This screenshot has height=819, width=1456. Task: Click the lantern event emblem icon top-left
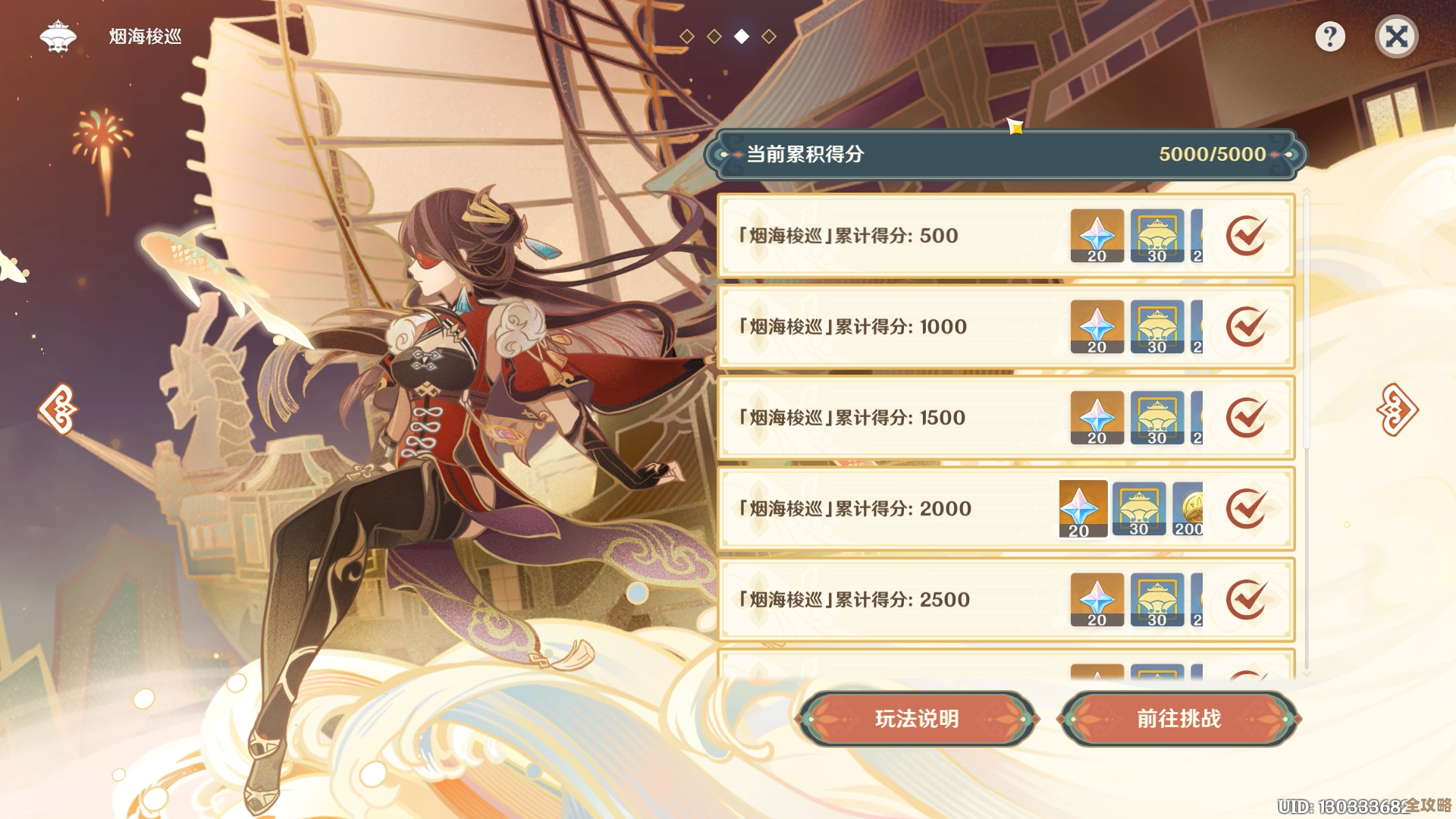pyautogui.click(x=58, y=35)
